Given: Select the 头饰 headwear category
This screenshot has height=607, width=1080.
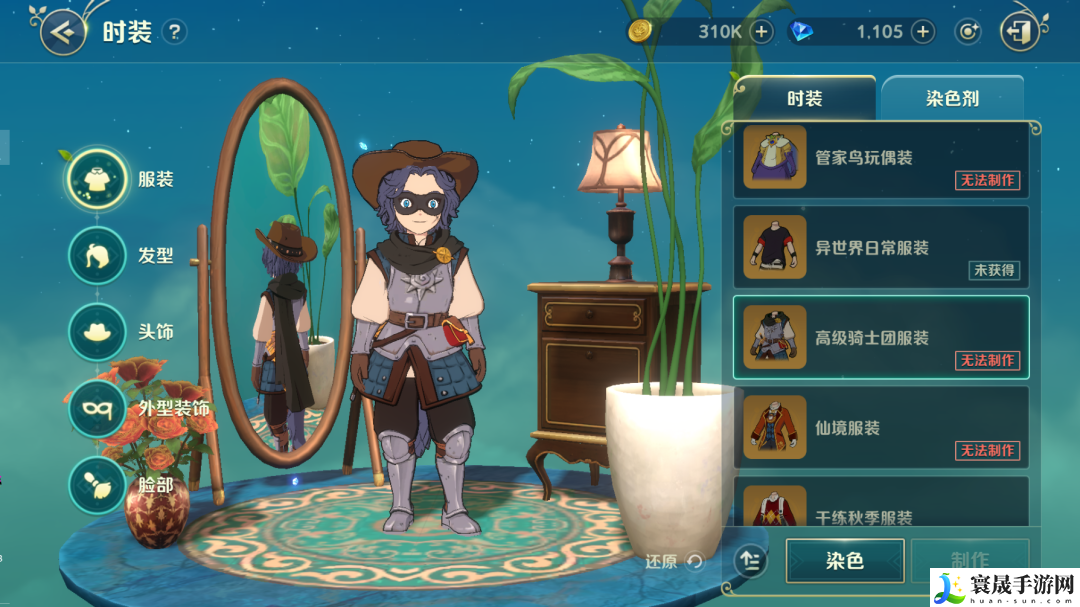Looking at the screenshot, I should click(97, 331).
